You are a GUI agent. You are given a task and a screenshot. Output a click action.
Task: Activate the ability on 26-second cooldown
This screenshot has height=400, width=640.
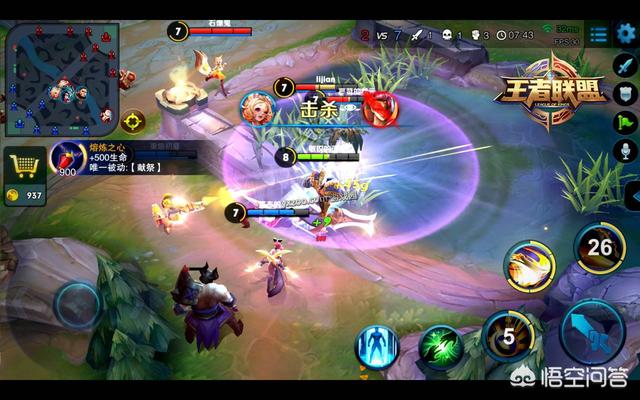click(x=598, y=245)
